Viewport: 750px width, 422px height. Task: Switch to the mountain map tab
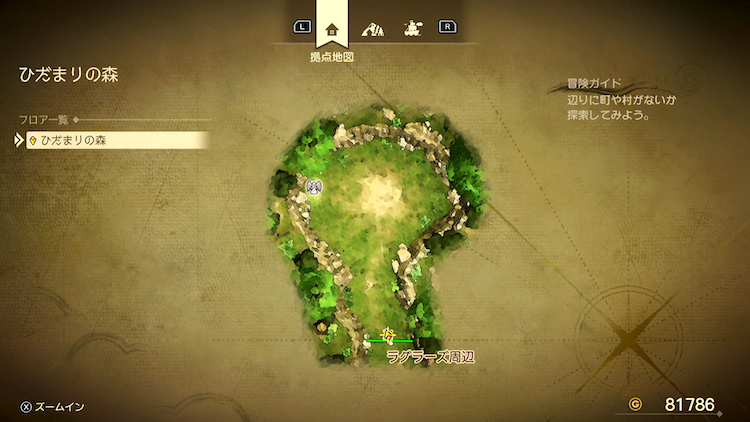pos(372,28)
